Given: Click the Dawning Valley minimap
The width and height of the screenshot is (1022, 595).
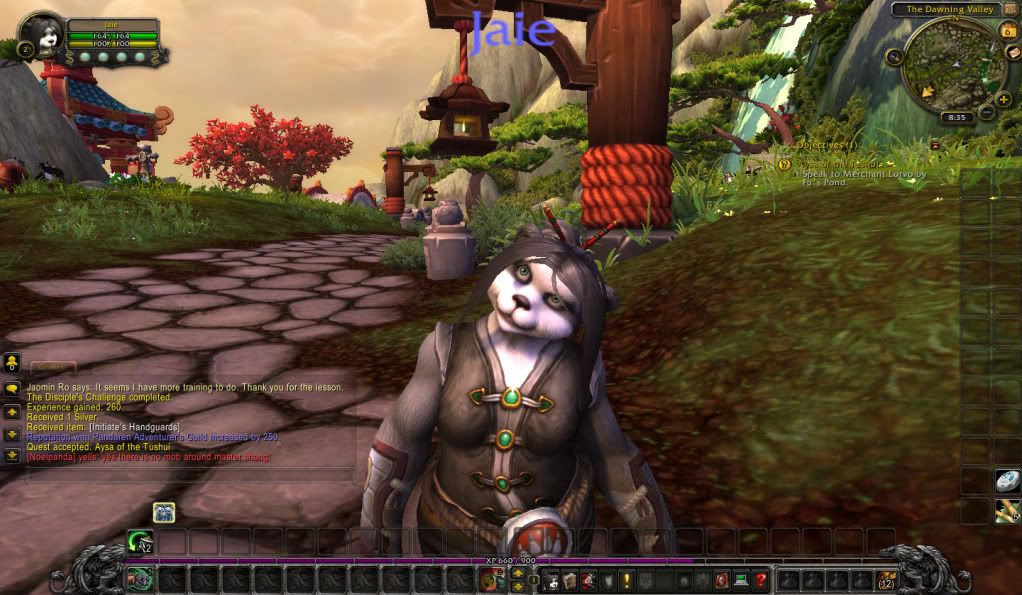Looking at the screenshot, I should coord(948,67).
